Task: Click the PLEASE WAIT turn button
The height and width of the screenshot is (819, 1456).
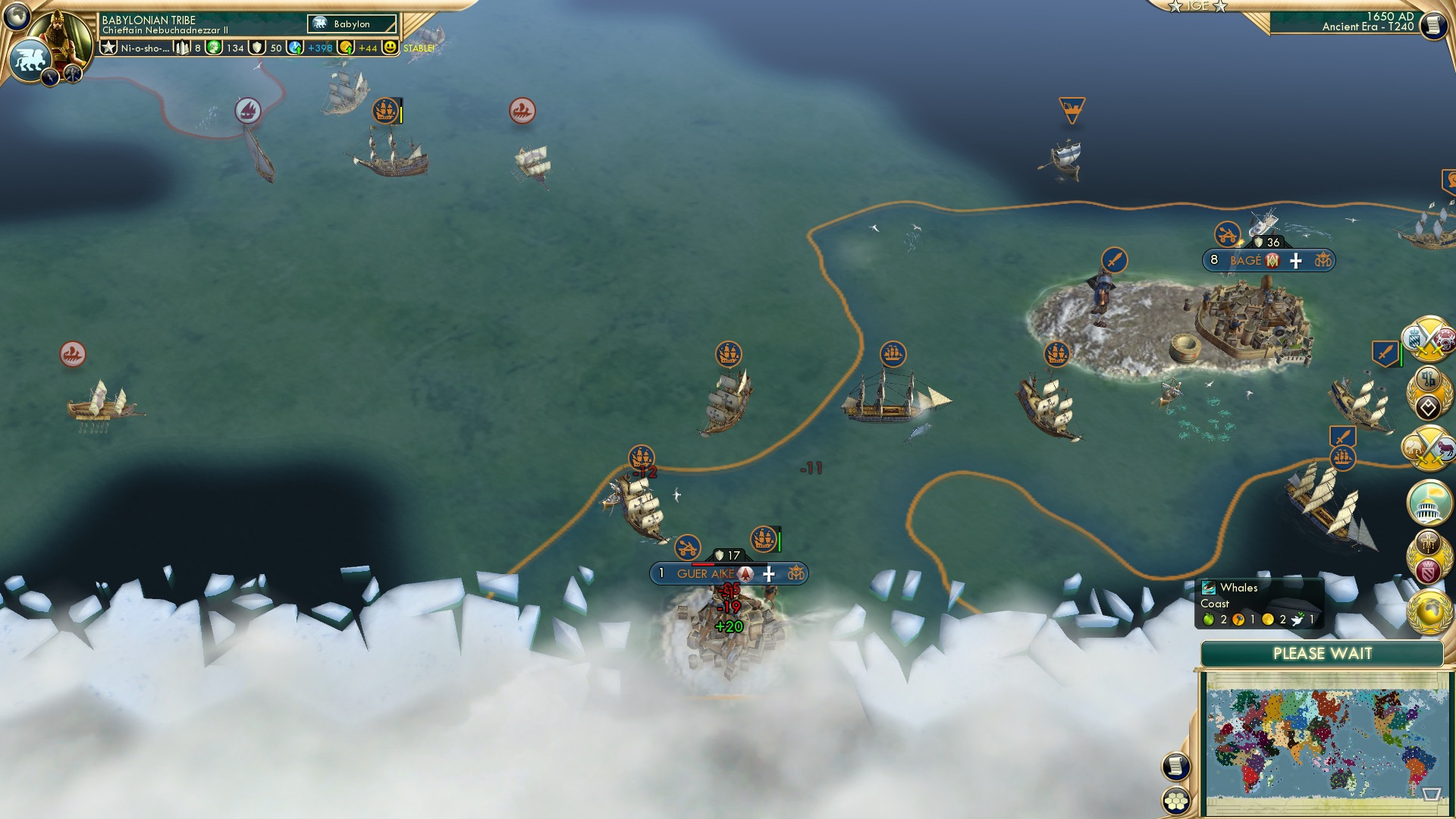Action: click(1323, 653)
